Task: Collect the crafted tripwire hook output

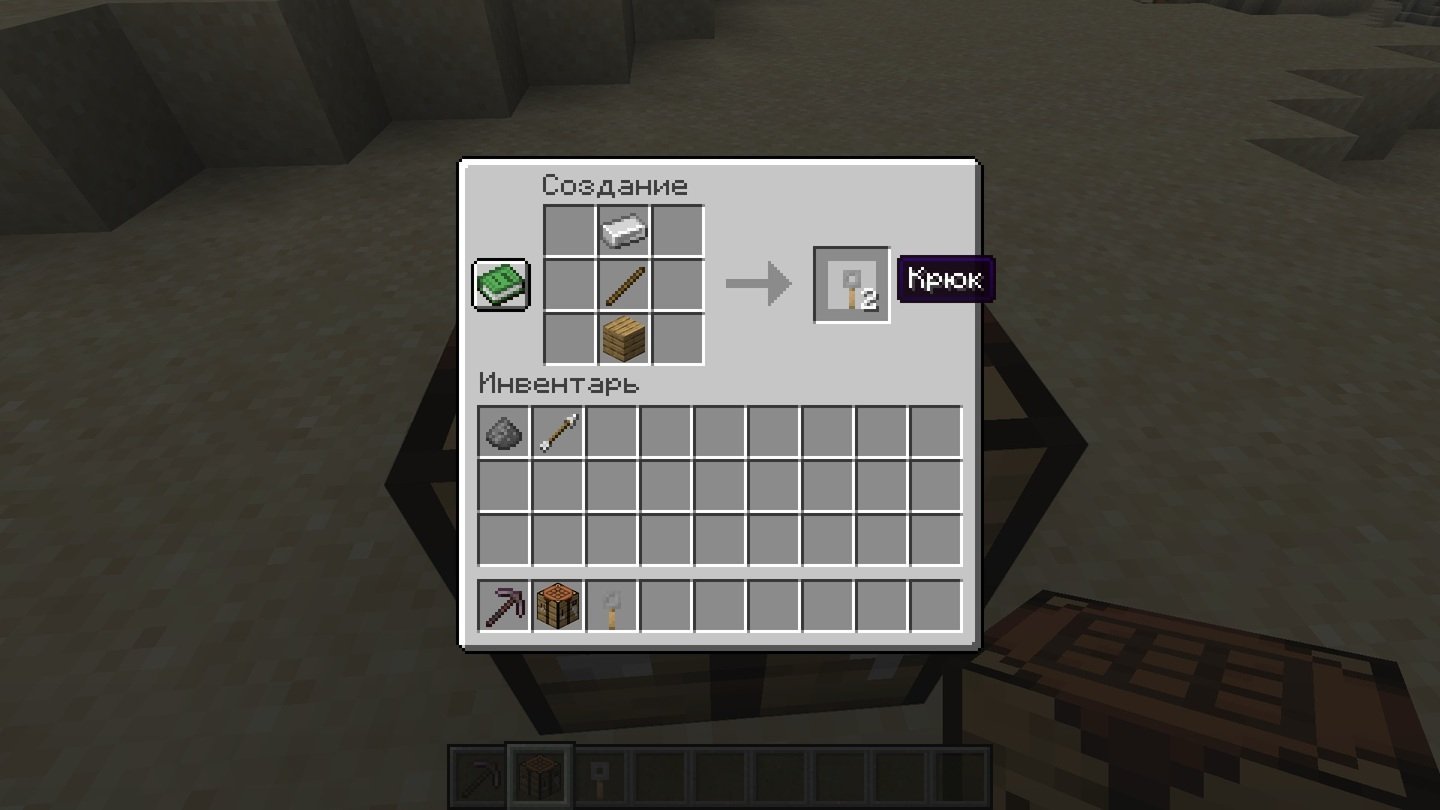Action: 851,285
